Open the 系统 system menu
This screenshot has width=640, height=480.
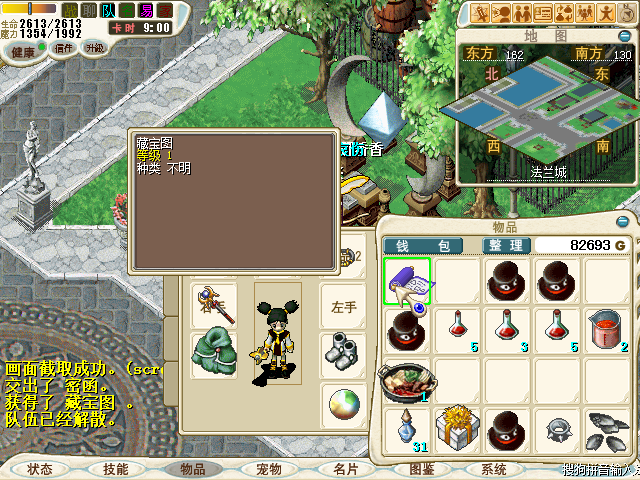point(494,468)
